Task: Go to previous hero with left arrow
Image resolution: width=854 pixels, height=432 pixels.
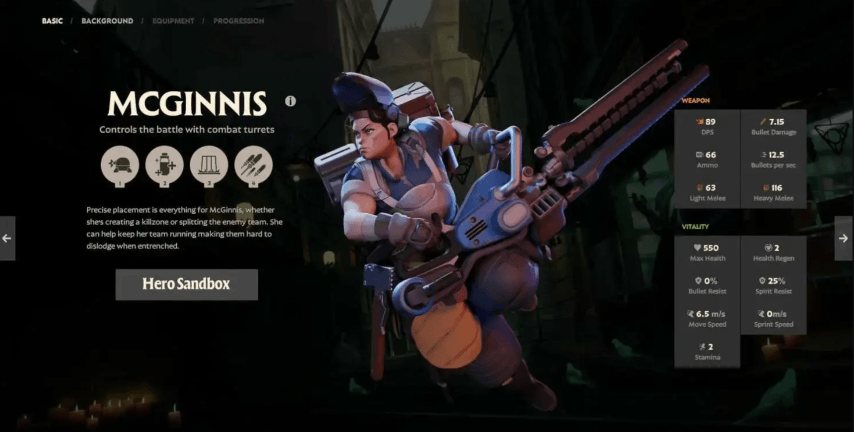Action: [x=7, y=238]
